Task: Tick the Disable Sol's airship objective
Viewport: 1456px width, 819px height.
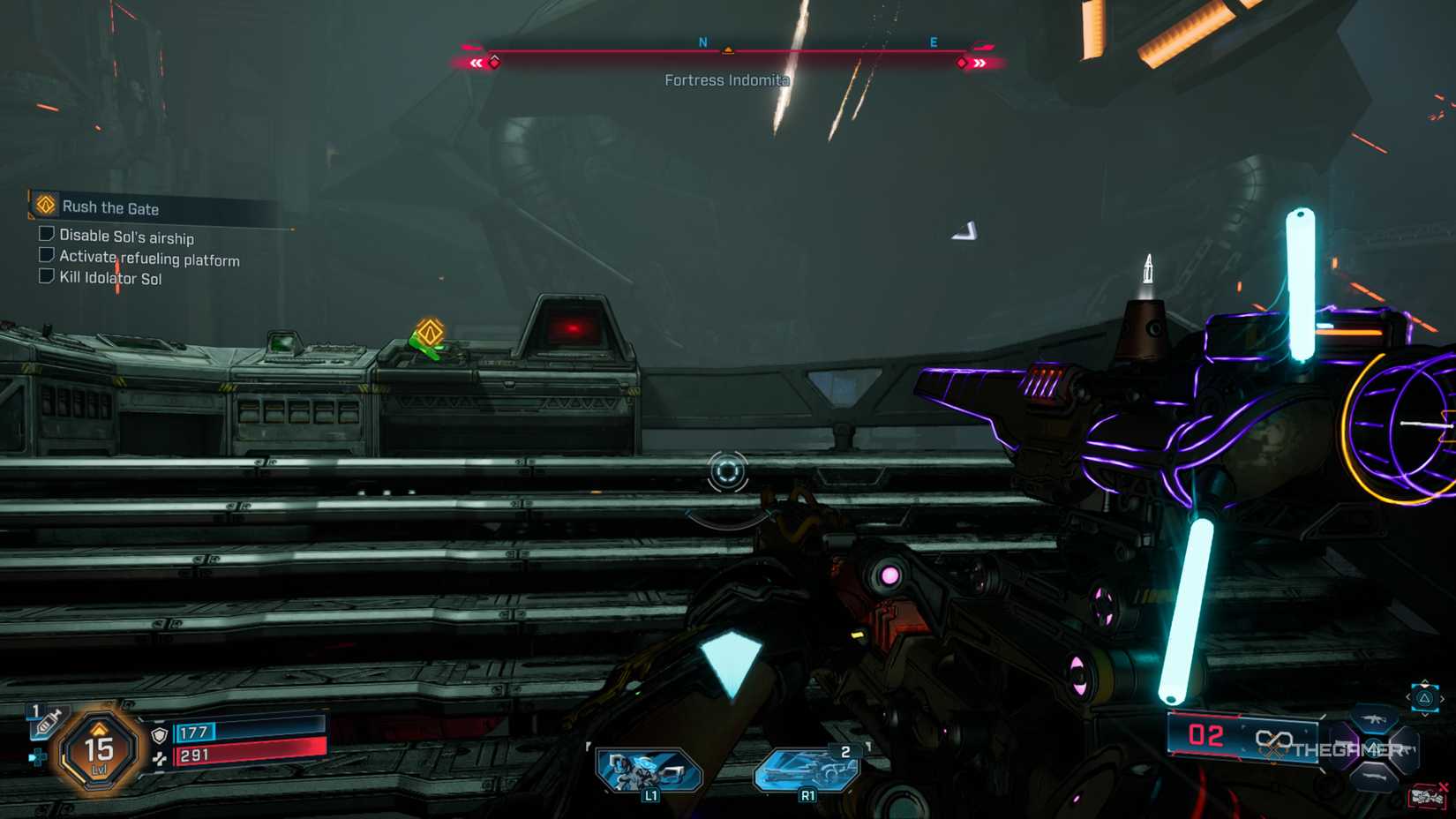Action: (47, 234)
